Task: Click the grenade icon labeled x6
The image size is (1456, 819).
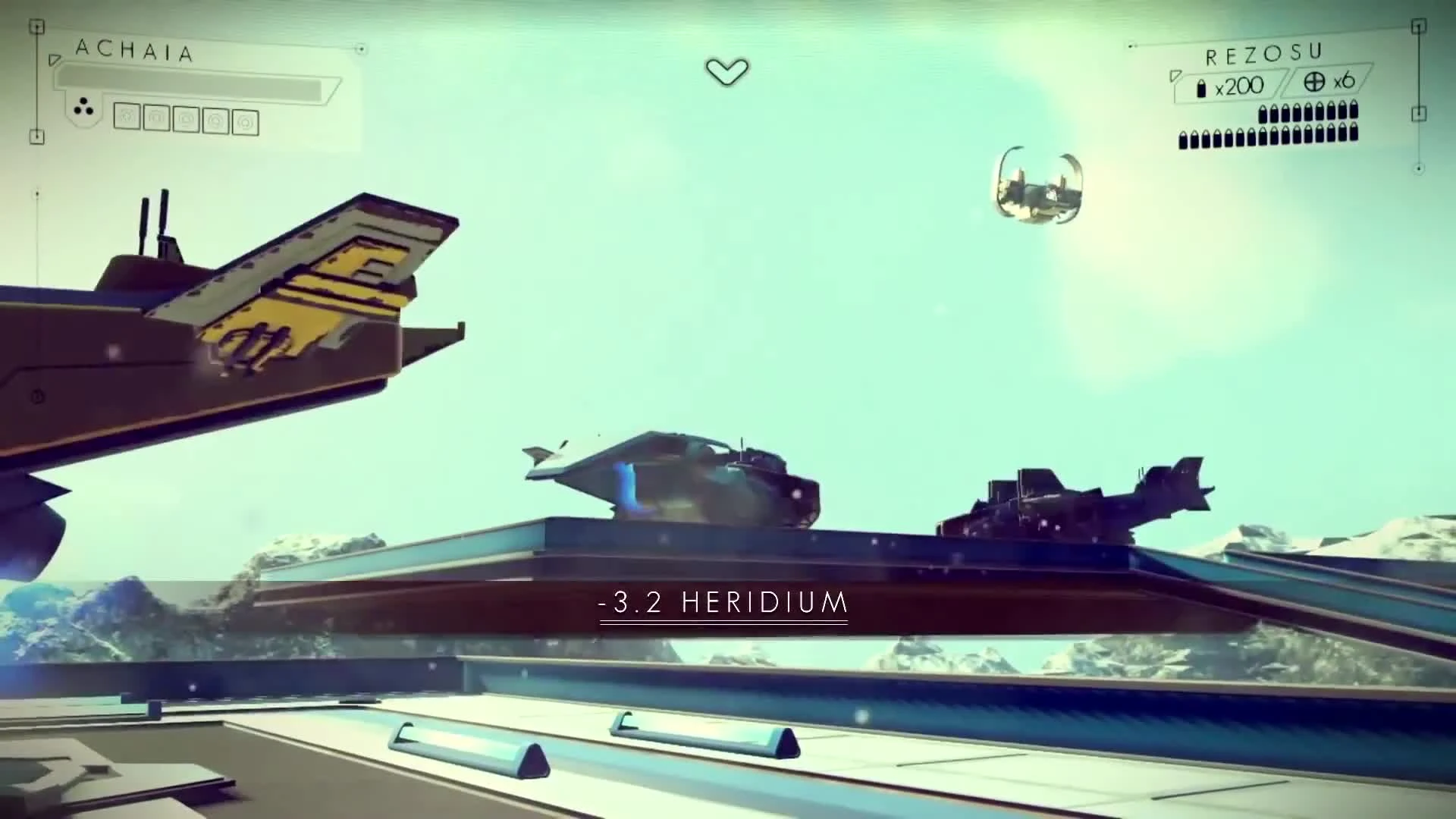Action: click(x=1315, y=82)
